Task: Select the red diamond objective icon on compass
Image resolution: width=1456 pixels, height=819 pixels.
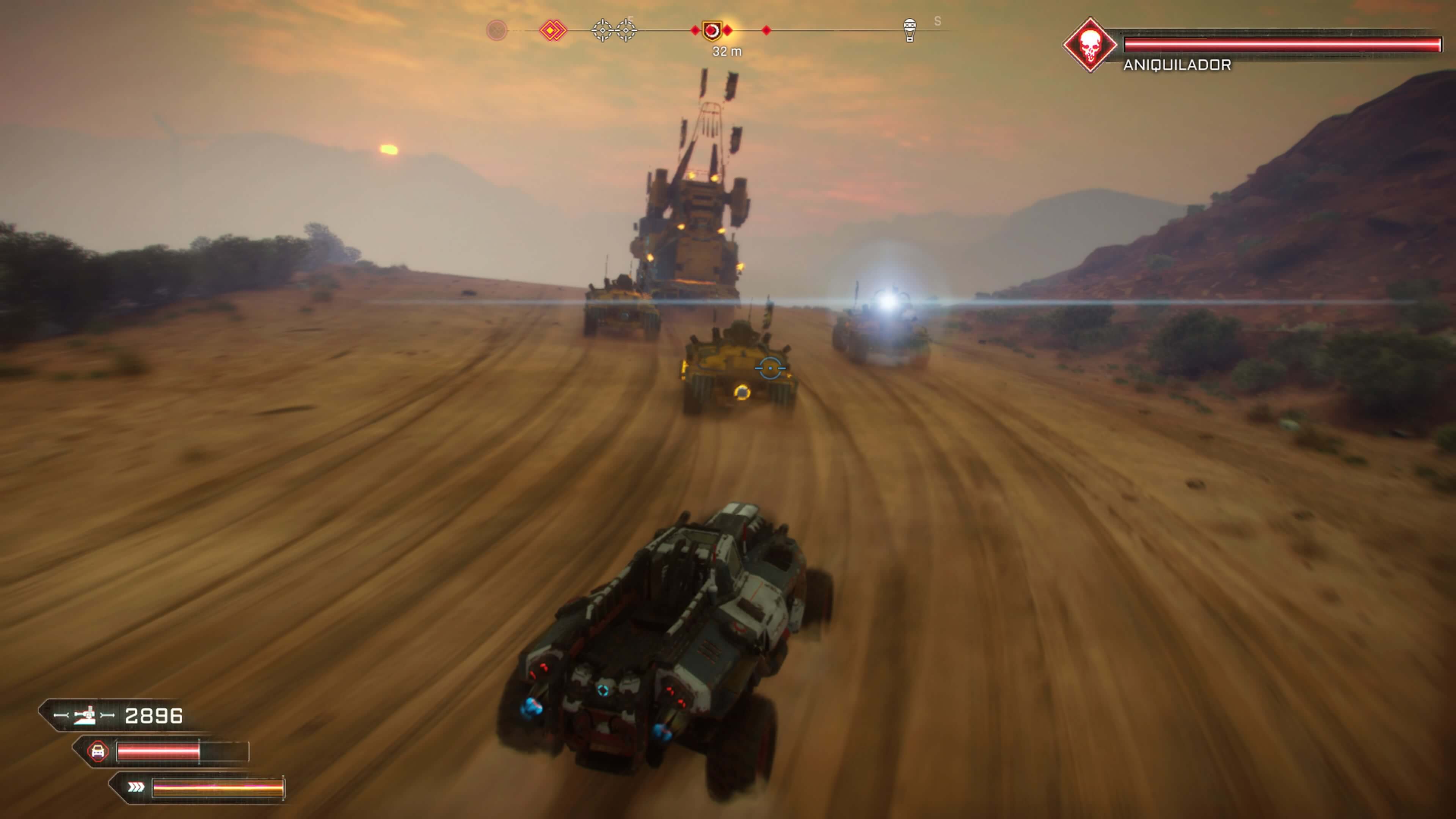Action: coord(553,30)
